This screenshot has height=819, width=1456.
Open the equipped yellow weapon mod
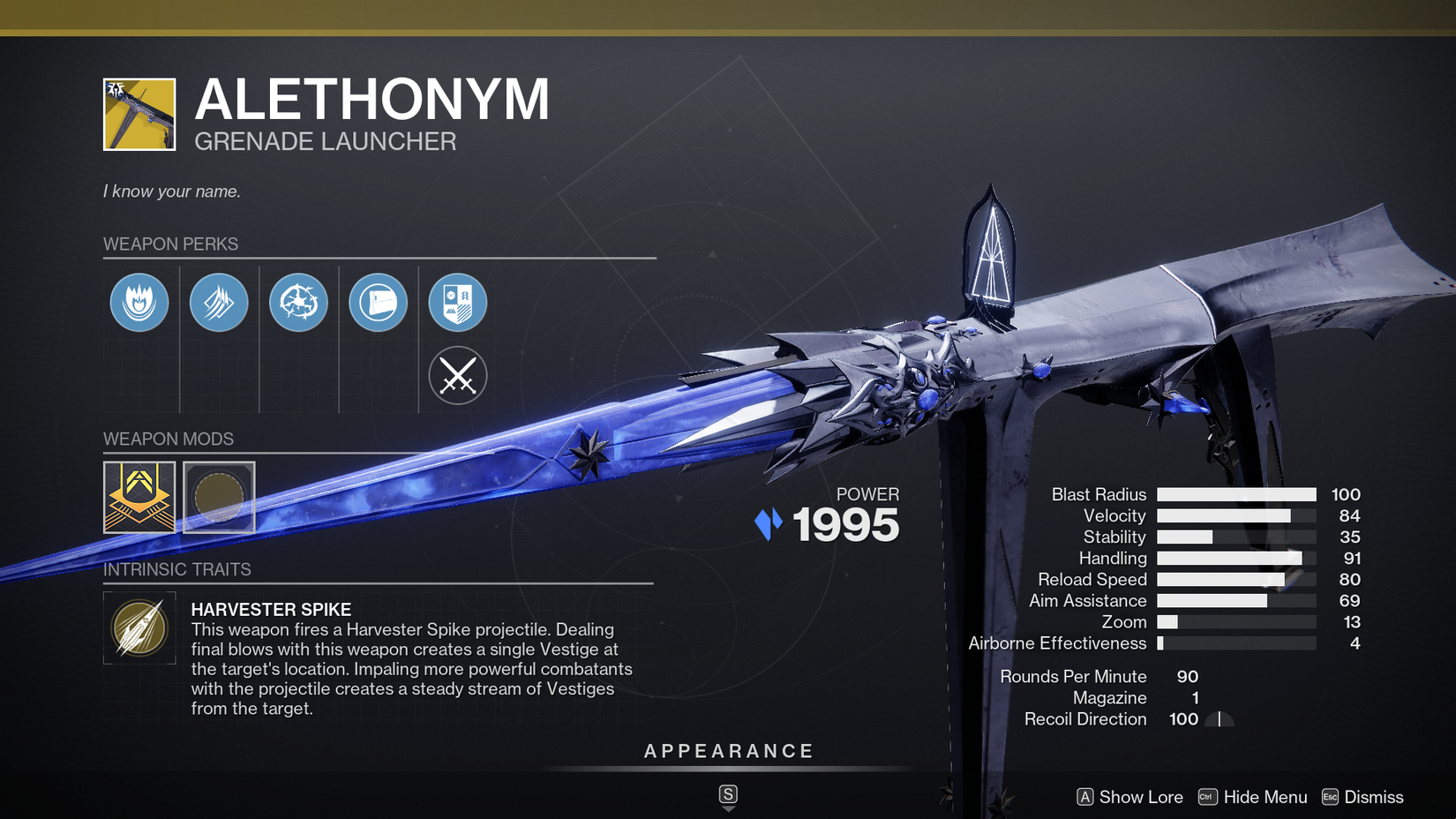(x=139, y=497)
